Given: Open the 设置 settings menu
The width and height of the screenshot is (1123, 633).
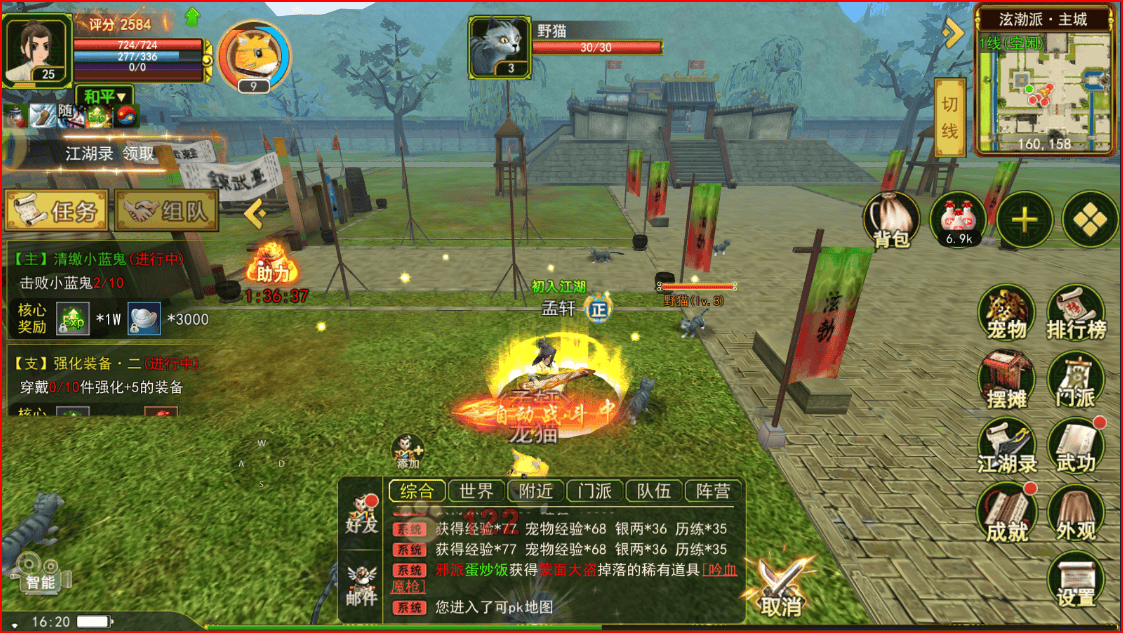Looking at the screenshot, I should point(1076,581).
